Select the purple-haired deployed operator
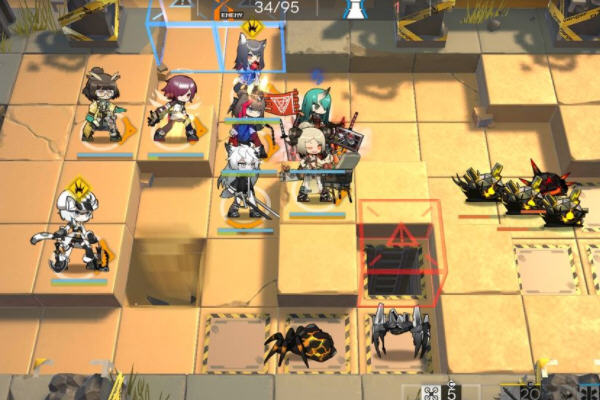Screen dimensions: 600x400 179,110
